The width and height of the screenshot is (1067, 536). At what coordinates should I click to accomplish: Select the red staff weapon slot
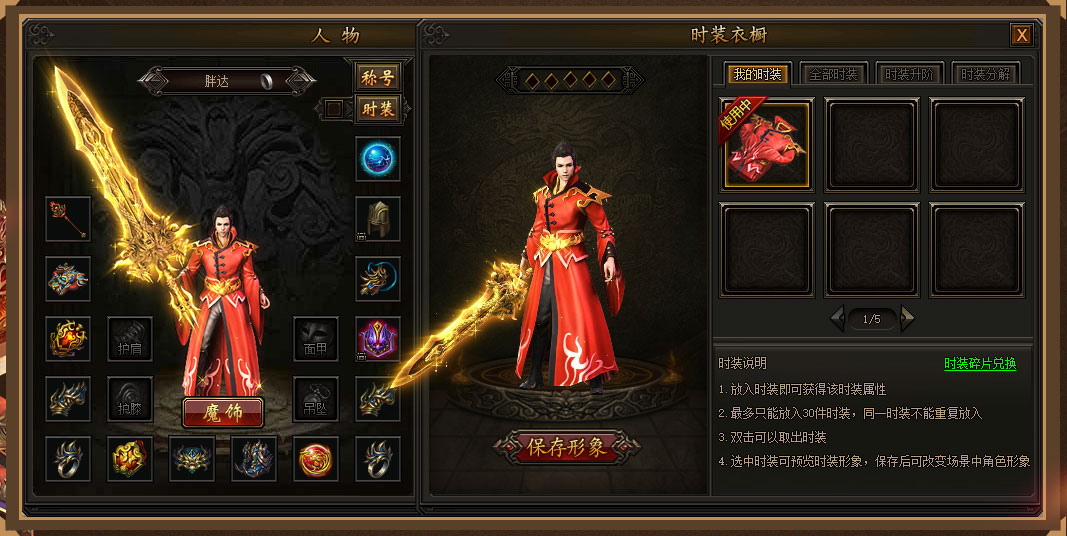tap(68, 219)
